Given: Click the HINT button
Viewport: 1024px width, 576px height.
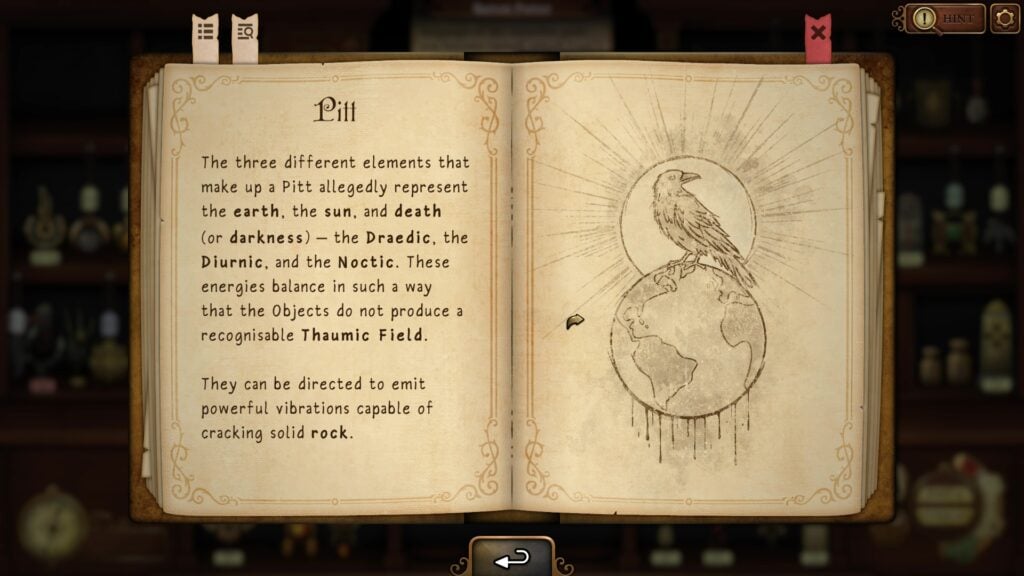Looking at the screenshot, I should tap(946, 18).
